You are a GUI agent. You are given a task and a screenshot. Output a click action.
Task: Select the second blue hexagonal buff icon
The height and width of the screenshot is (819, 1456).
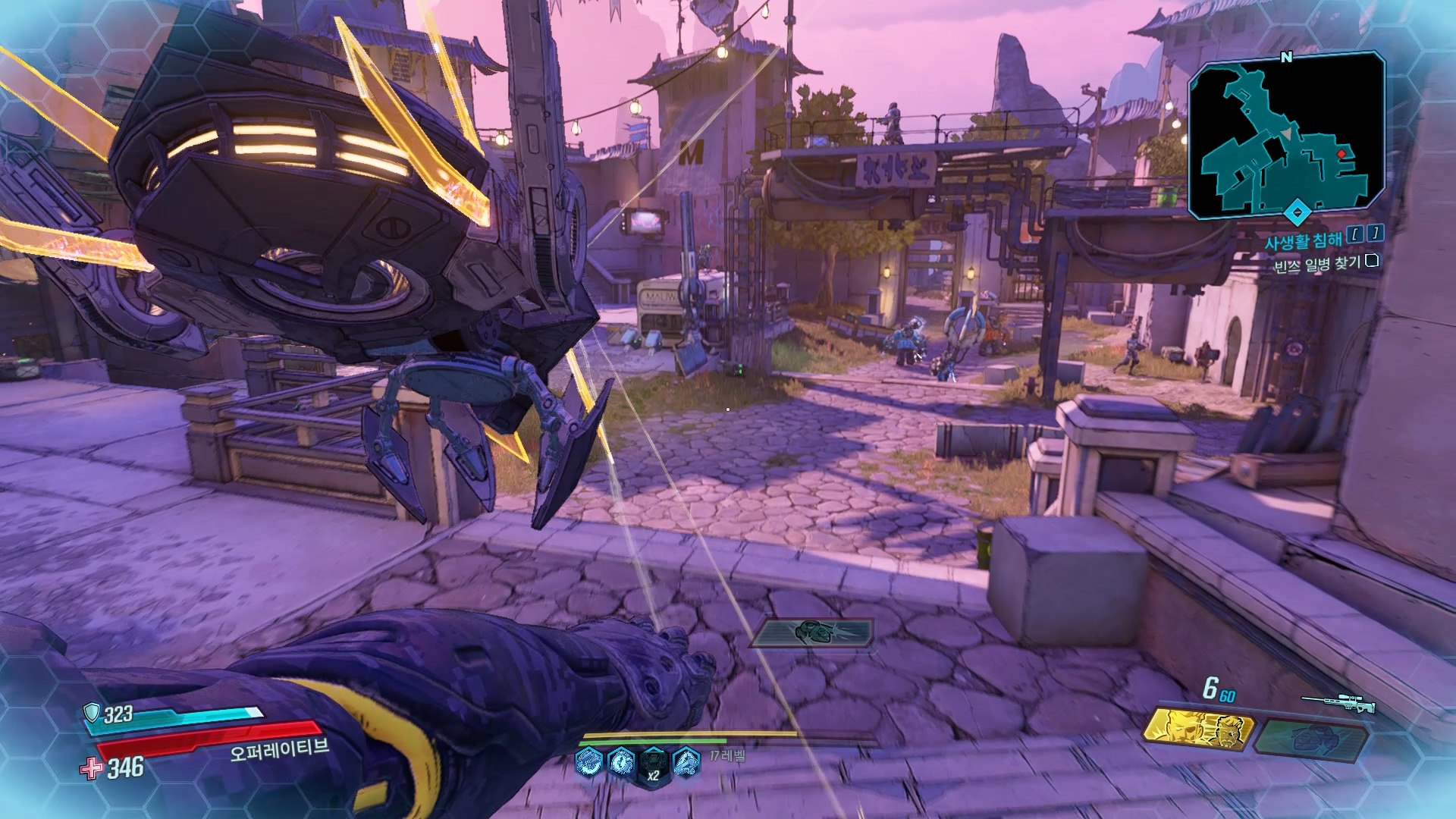click(x=621, y=761)
